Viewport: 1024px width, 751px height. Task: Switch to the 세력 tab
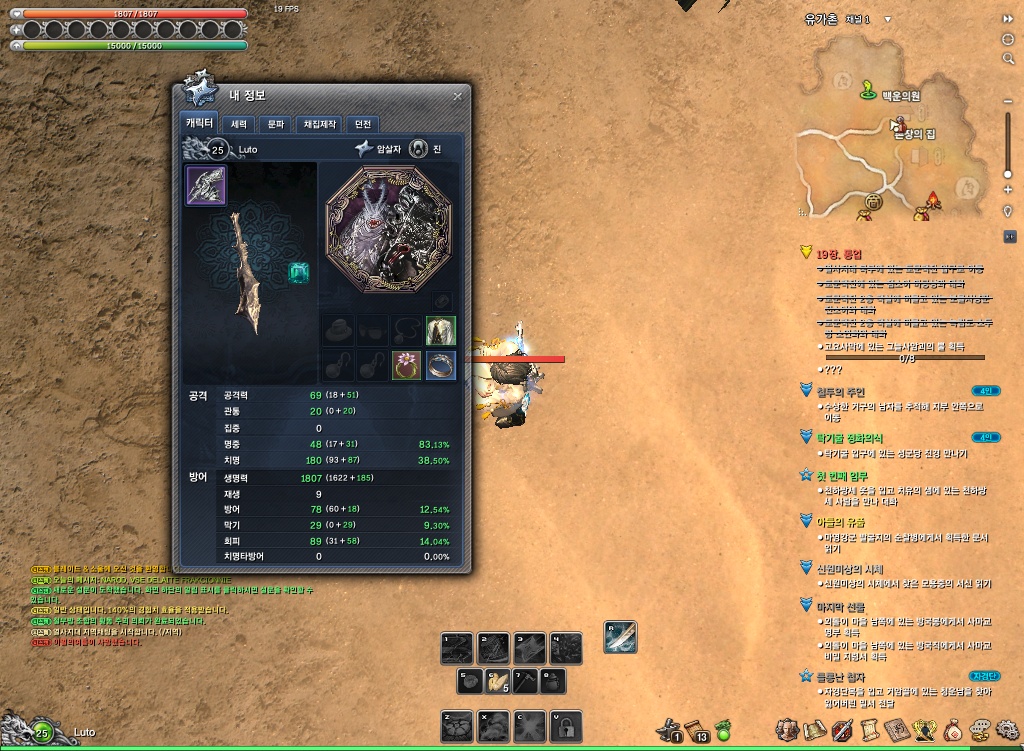click(x=239, y=124)
